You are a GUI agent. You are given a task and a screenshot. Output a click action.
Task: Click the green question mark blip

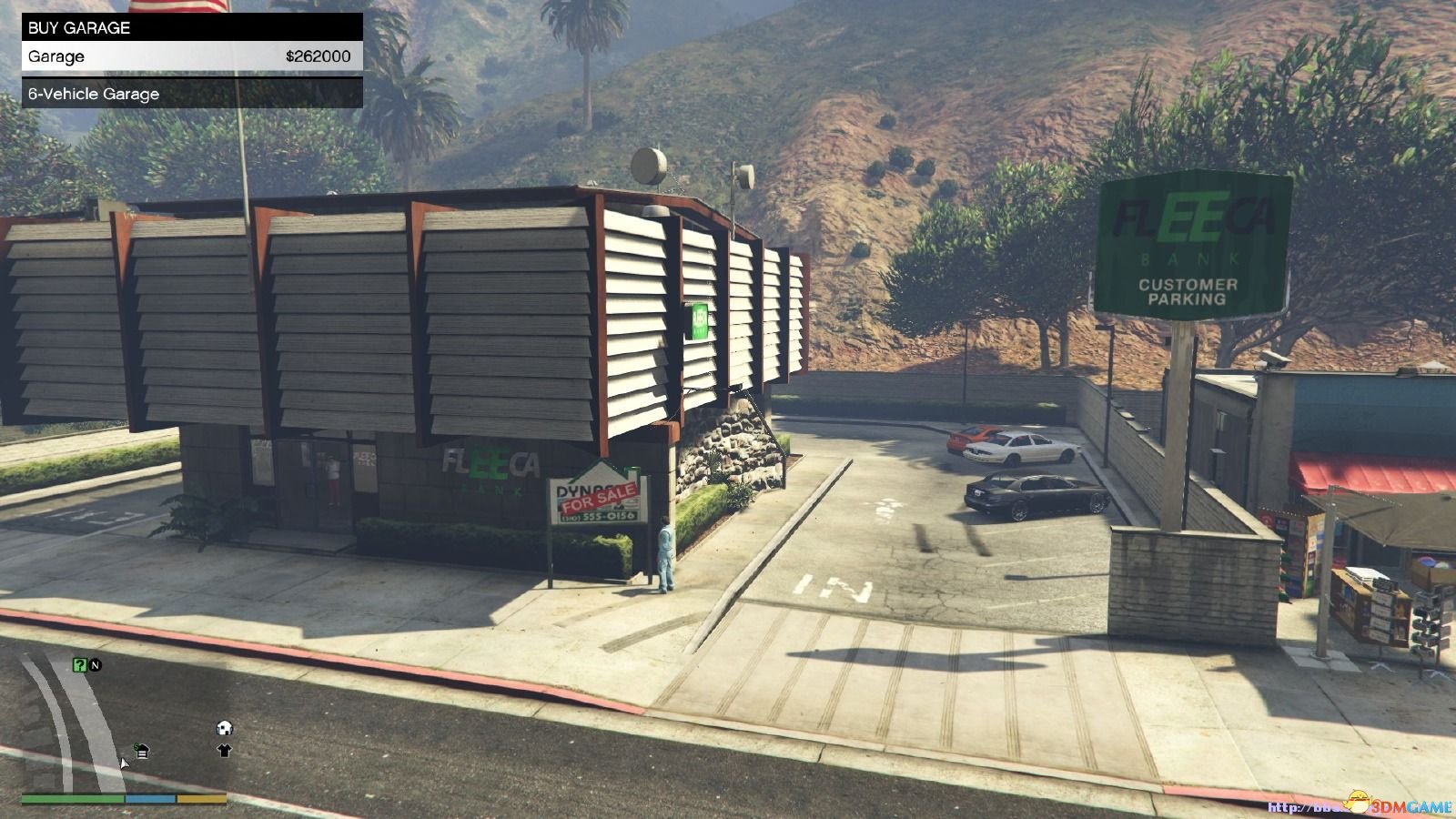(x=79, y=665)
